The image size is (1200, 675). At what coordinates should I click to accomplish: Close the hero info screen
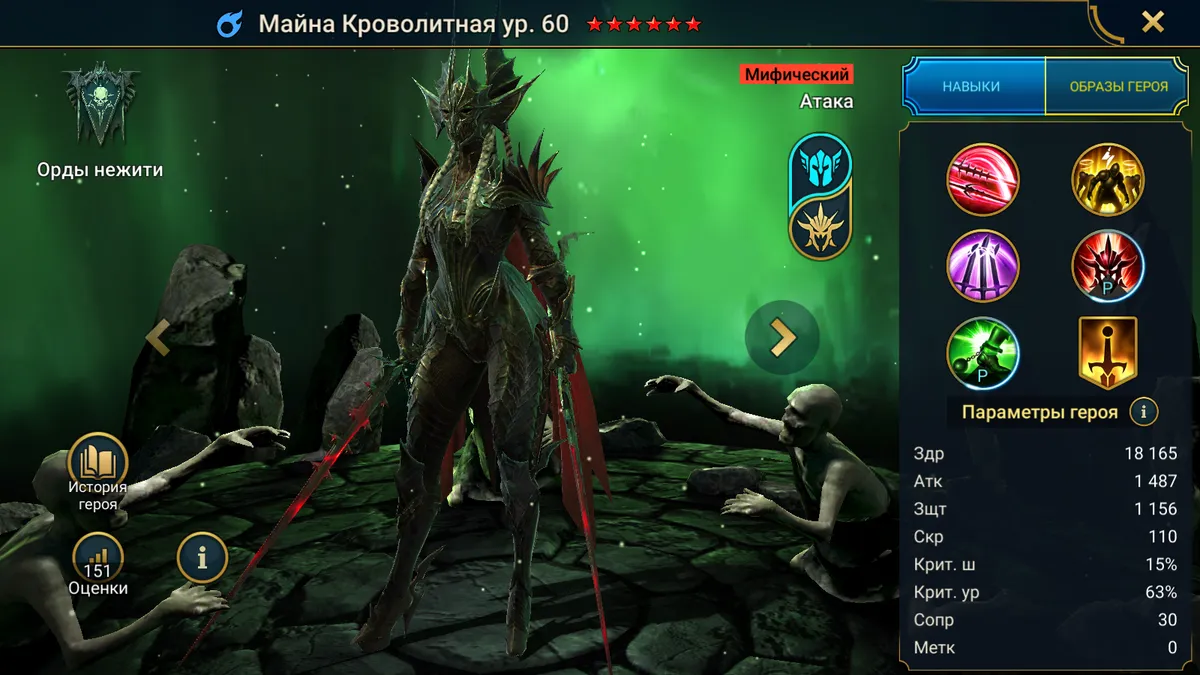(1153, 22)
